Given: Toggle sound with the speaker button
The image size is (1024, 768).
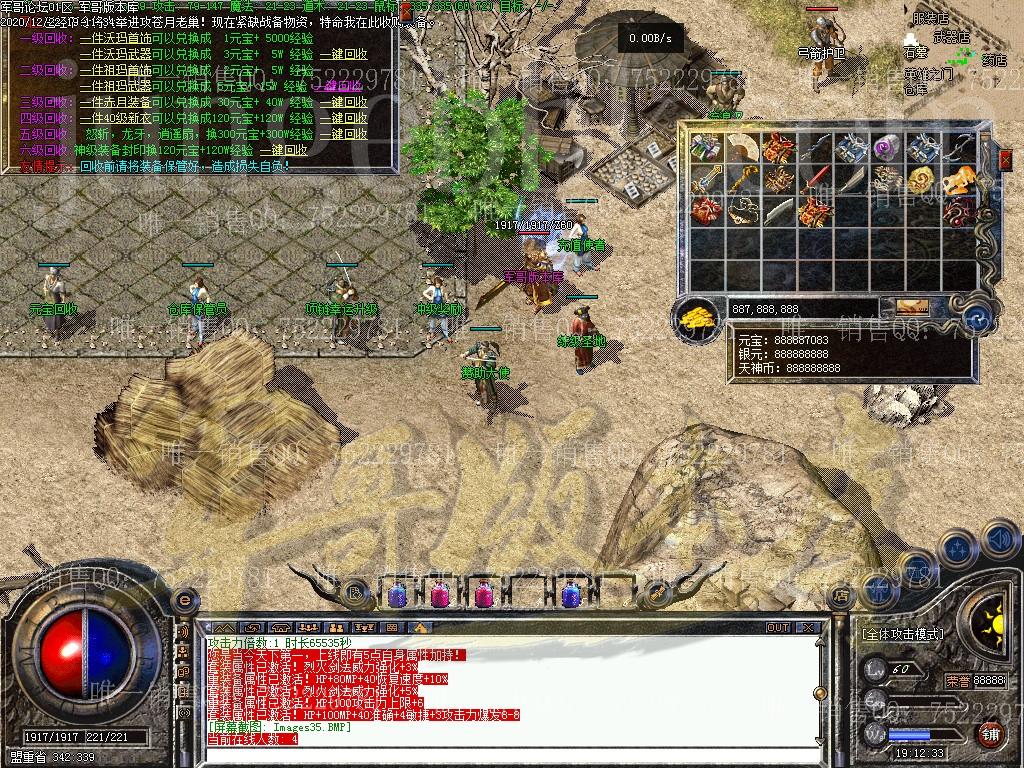Looking at the screenshot, I should point(999,540).
